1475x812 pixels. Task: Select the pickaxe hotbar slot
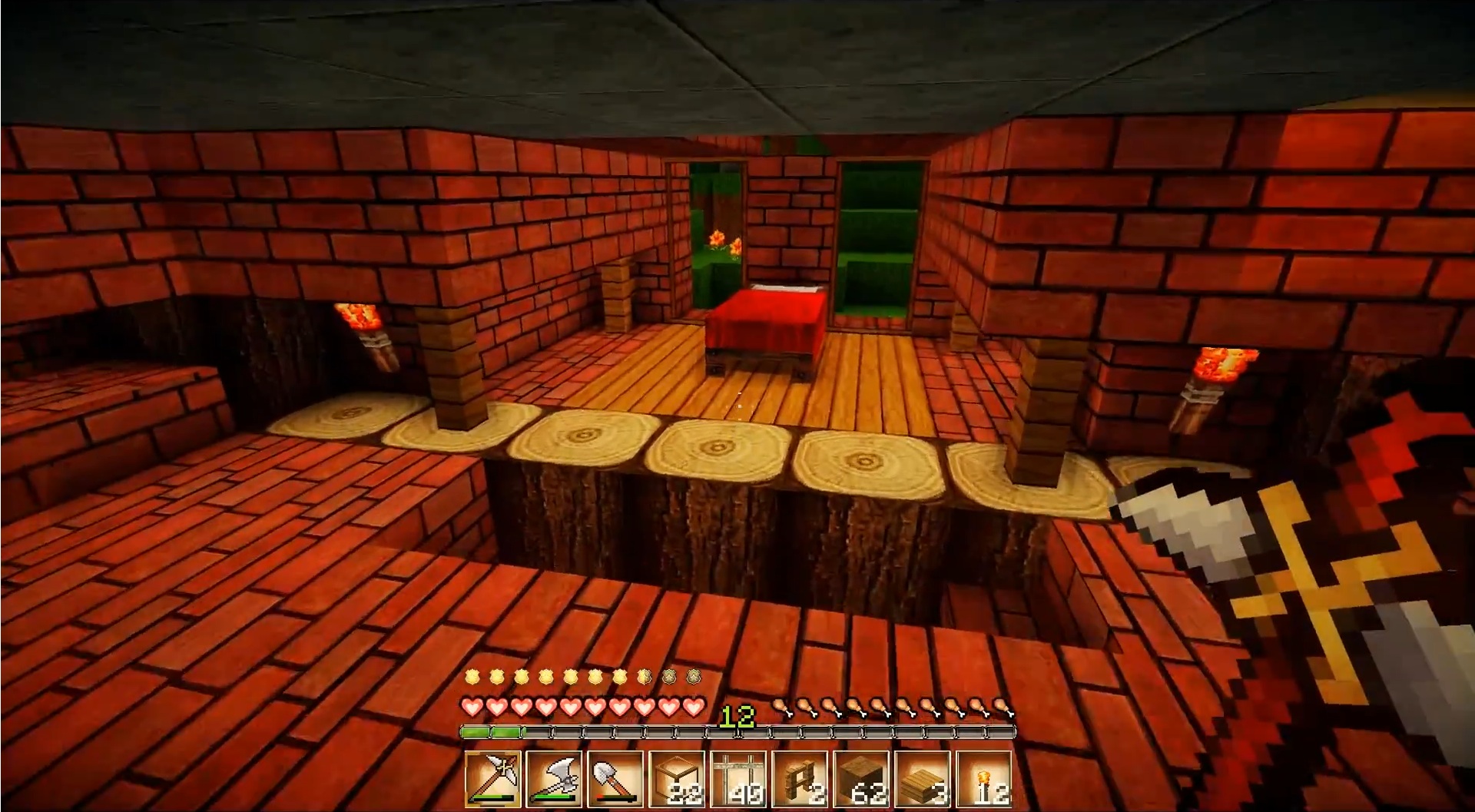click(492, 779)
